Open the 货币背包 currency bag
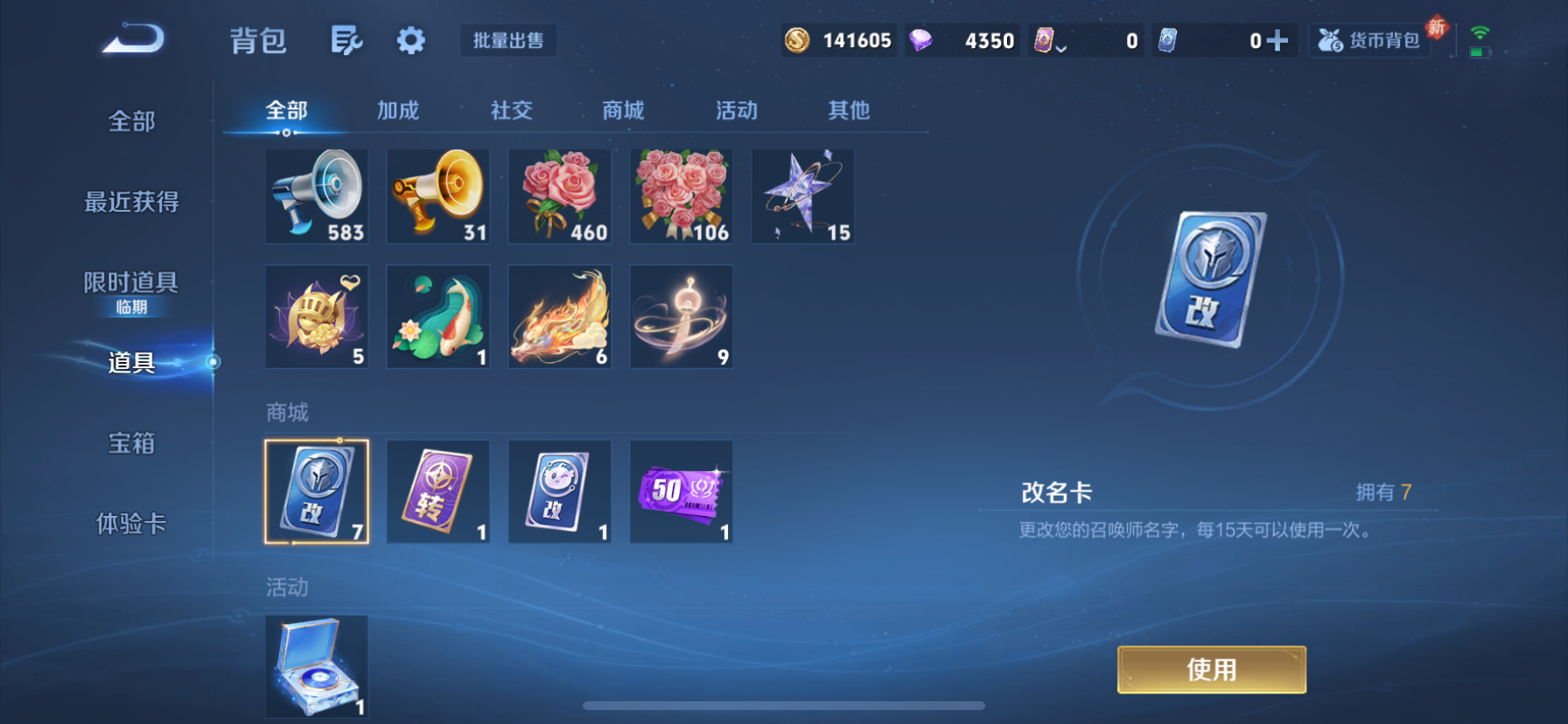The height and width of the screenshot is (724, 1568). pyautogui.click(x=1368, y=39)
